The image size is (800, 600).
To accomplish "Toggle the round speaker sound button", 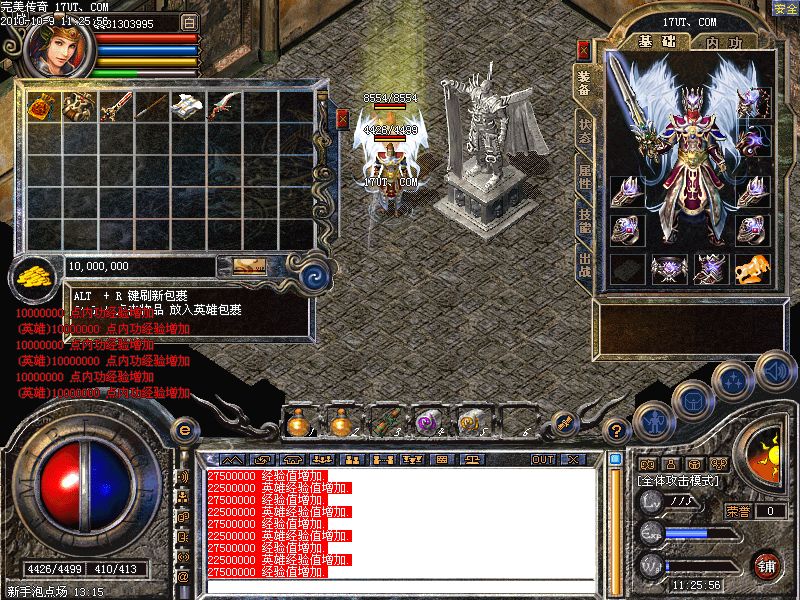I will (775, 371).
